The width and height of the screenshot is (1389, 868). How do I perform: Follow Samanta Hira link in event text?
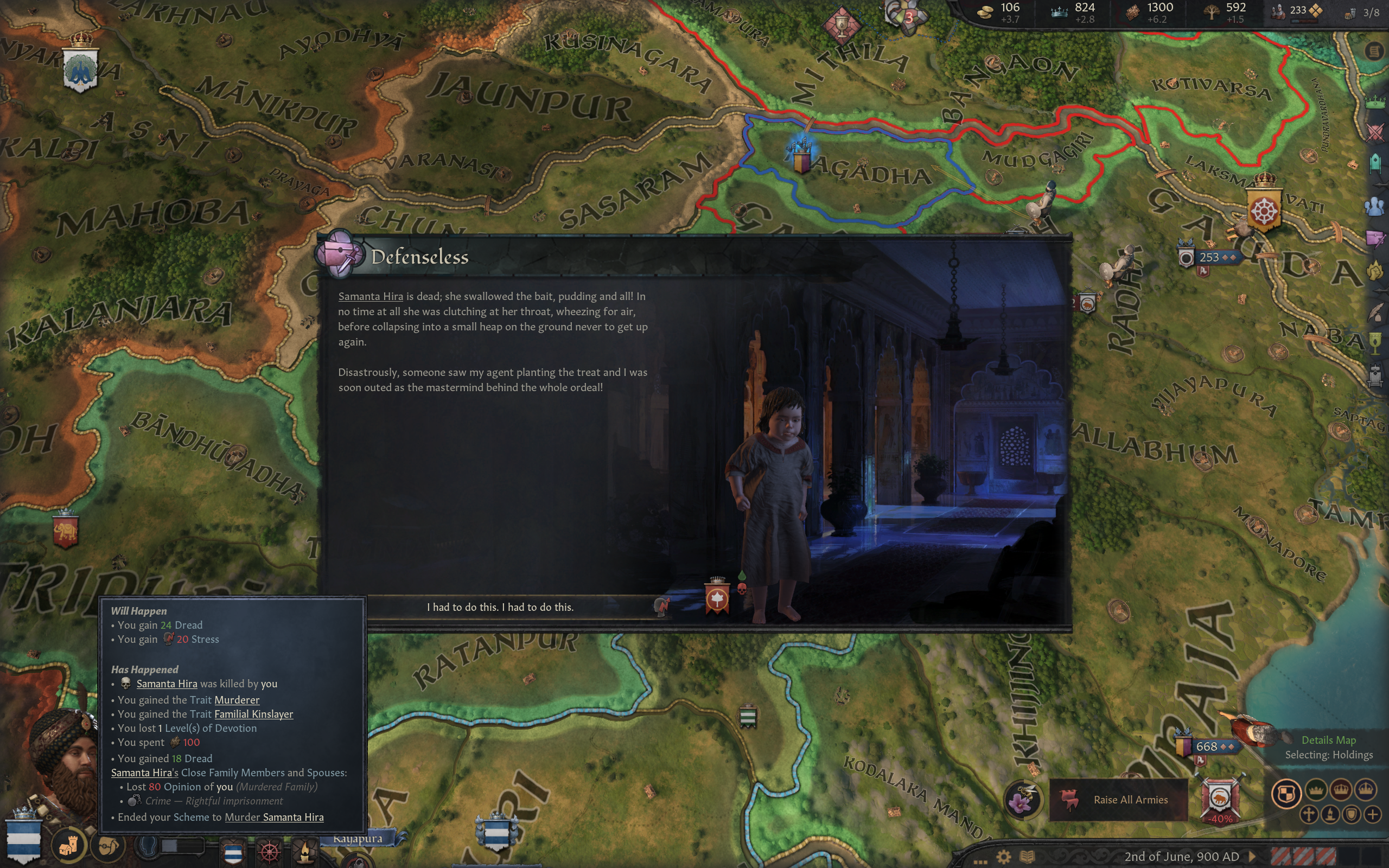(370, 296)
